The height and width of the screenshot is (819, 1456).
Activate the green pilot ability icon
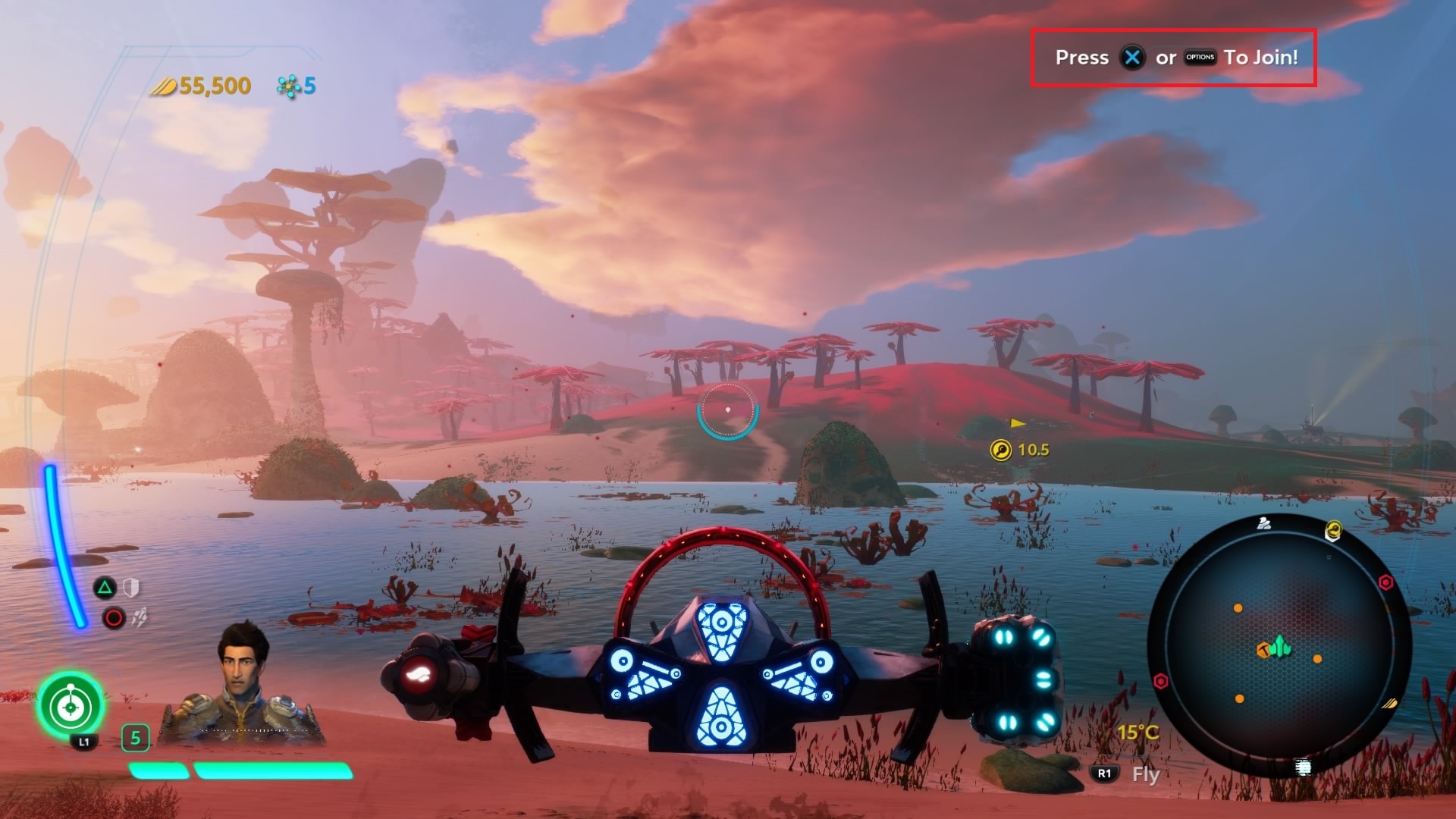pyautogui.click(x=71, y=706)
